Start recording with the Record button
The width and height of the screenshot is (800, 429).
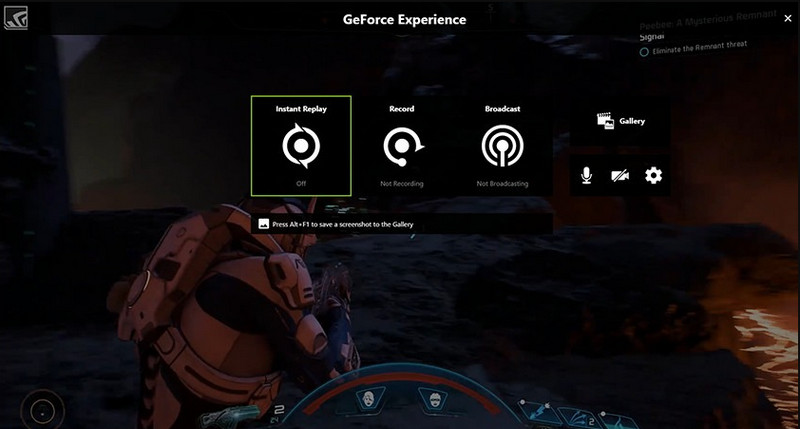[x=402, y=147]
